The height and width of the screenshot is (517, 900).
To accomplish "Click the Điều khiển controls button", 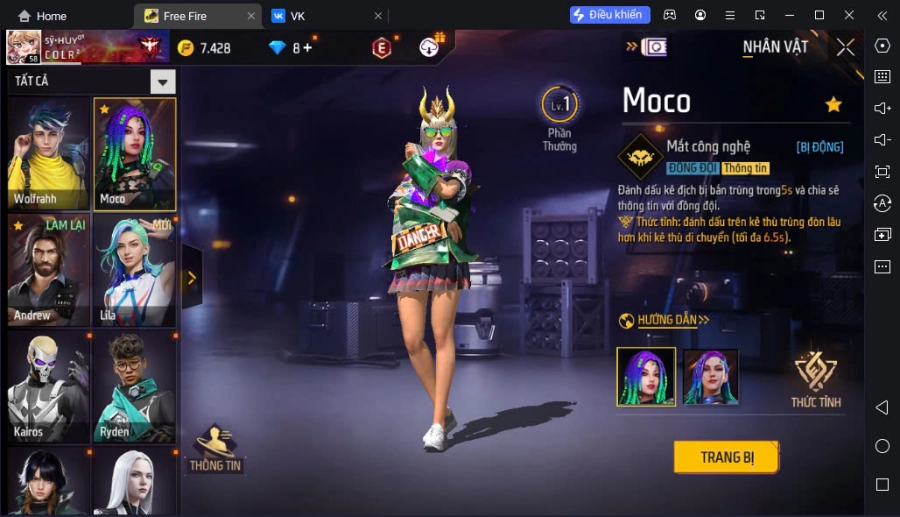I will 610,15.
